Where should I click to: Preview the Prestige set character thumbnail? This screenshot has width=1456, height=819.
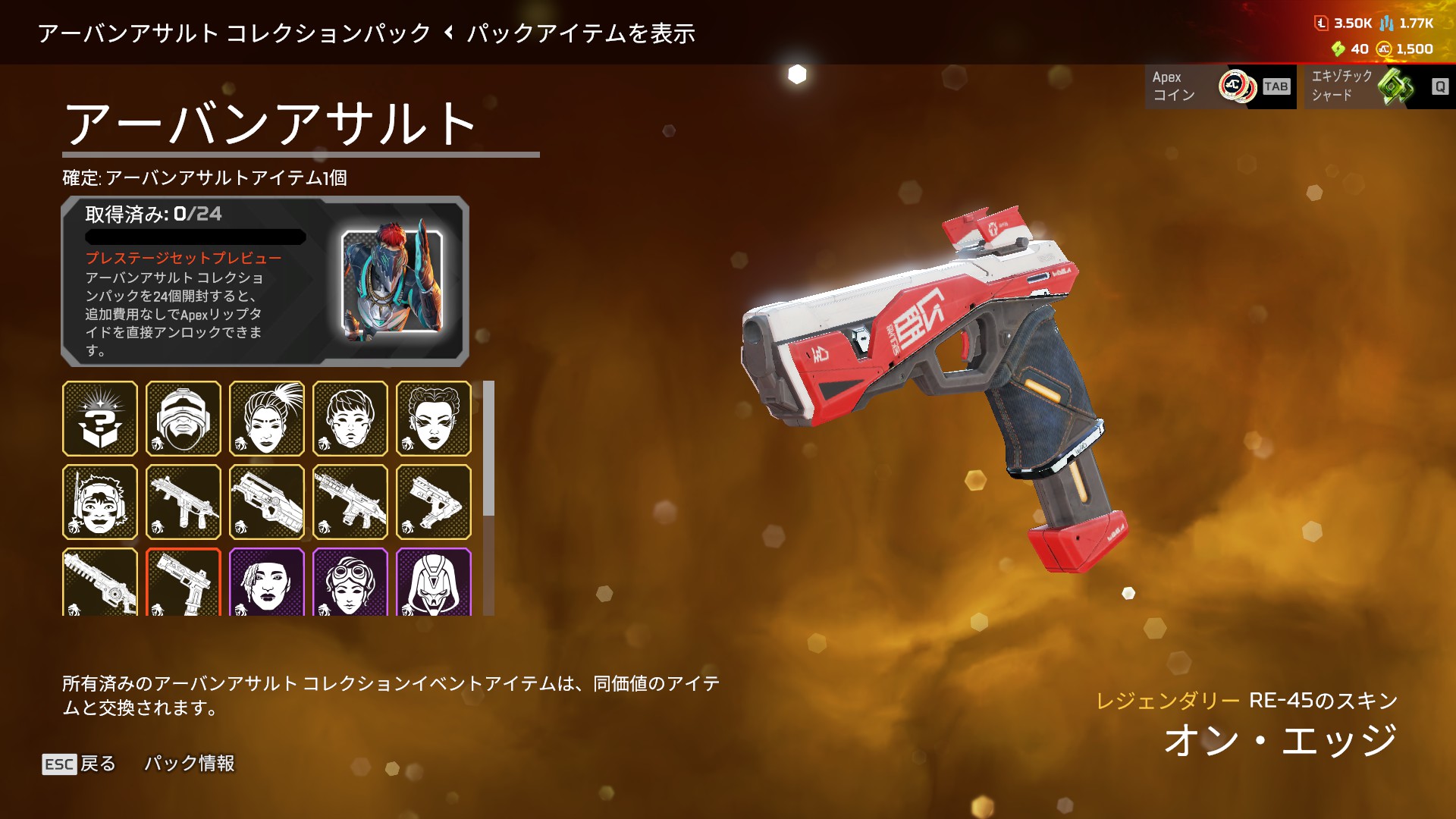pos(392,282)
